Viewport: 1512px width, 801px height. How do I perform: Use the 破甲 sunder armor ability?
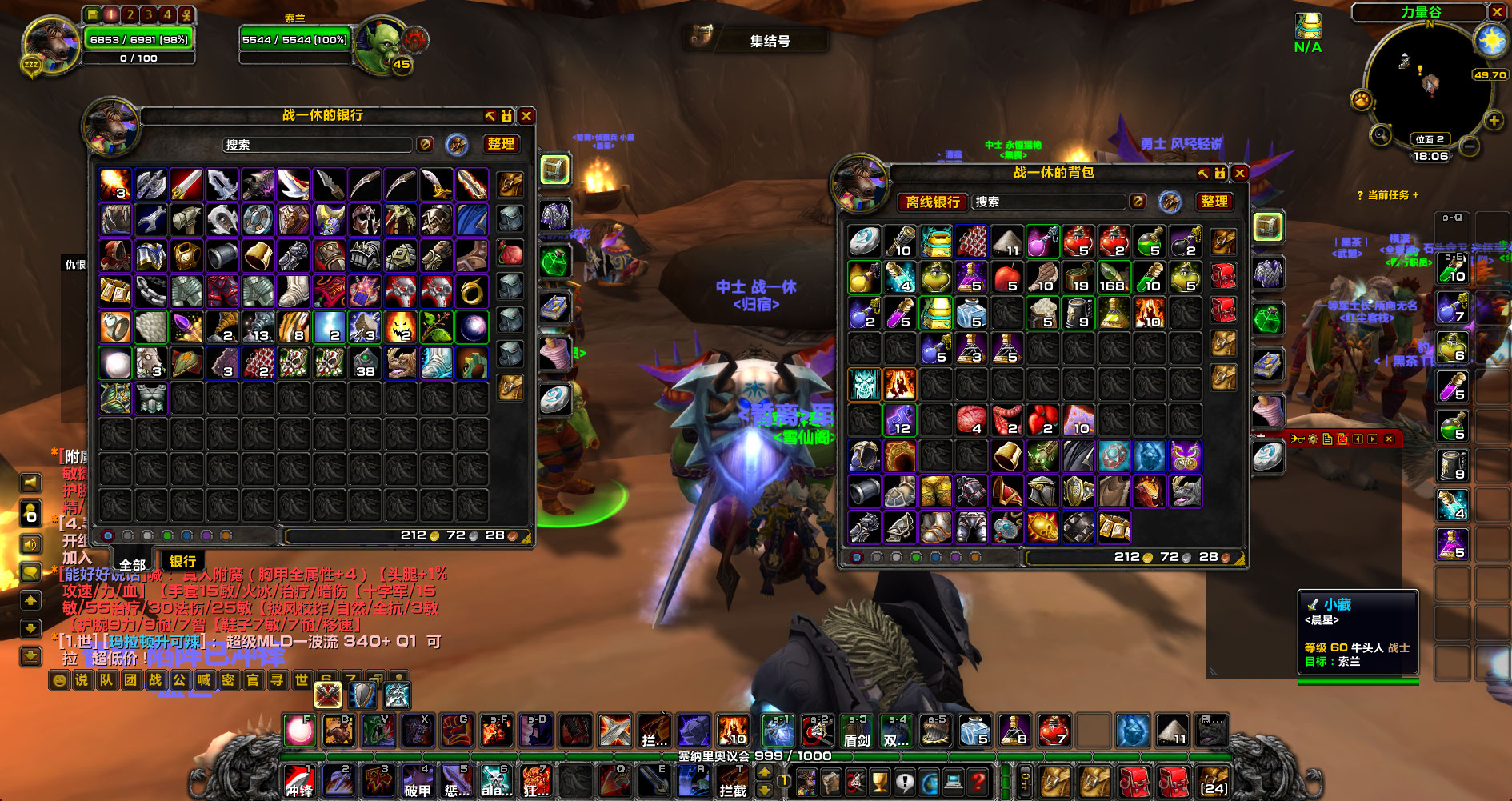point(417,781)
